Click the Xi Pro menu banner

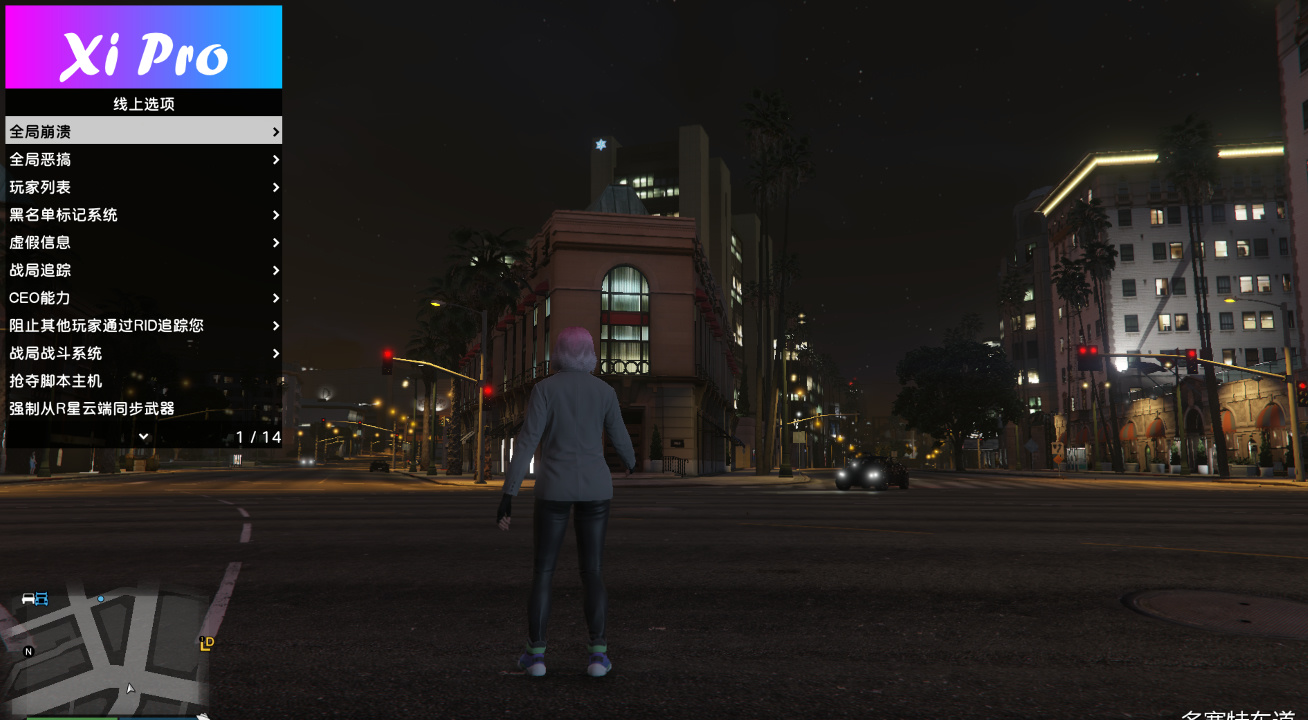[x=143, y=47]
